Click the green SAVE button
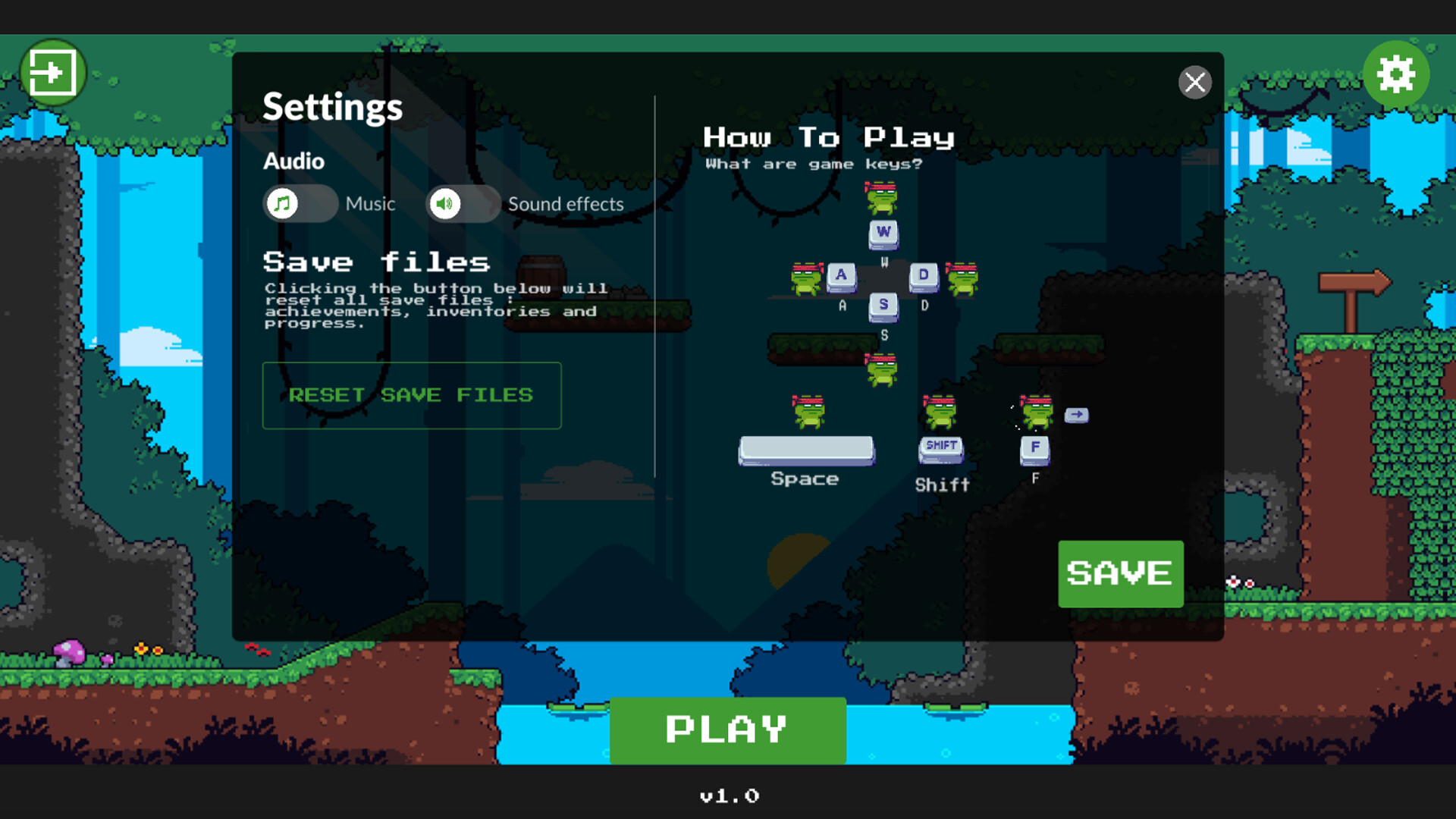 coord(1120,574)
